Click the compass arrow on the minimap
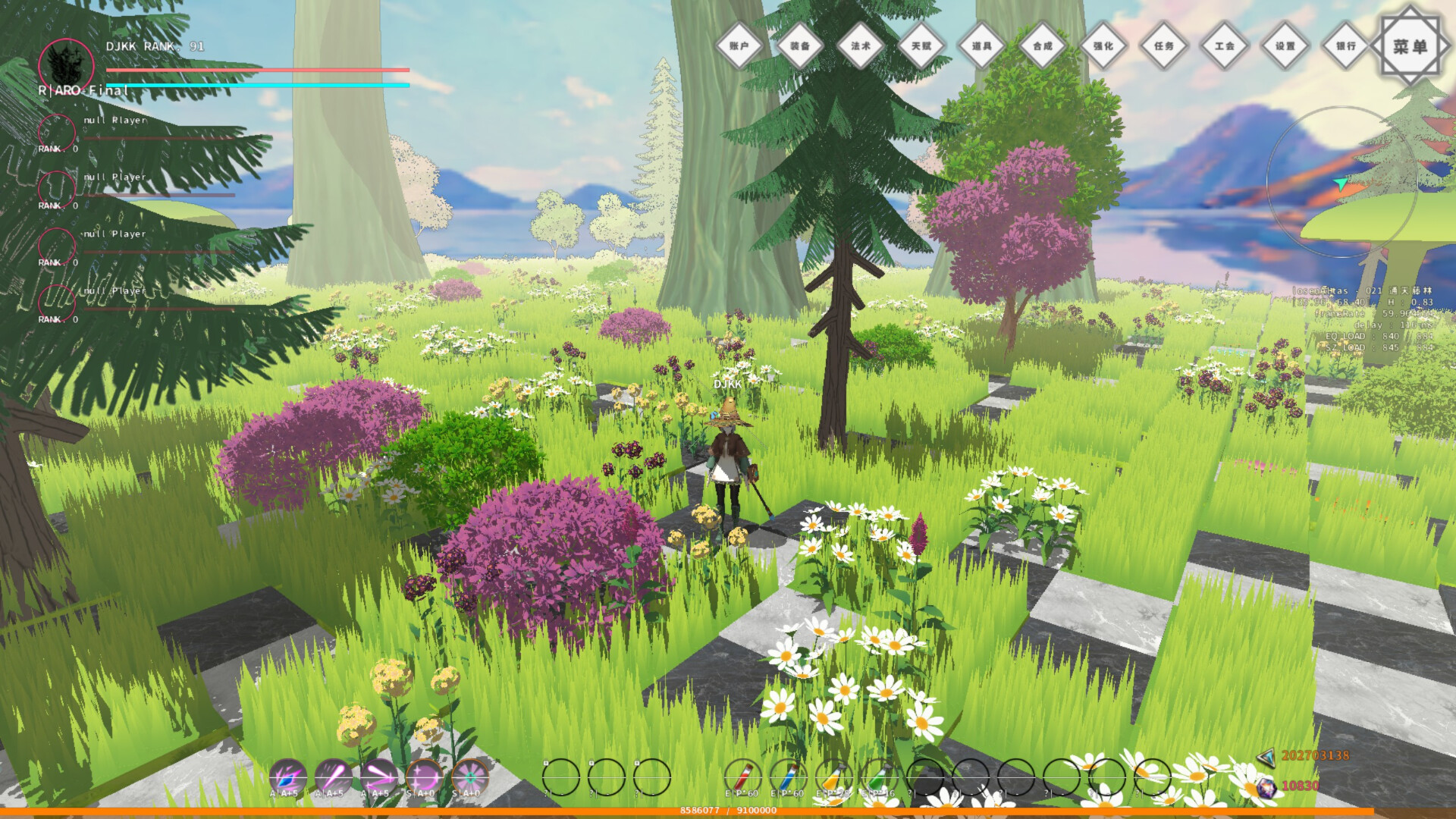The width and height of the screenshot is (1456, 819). [x=1341, y=184]
